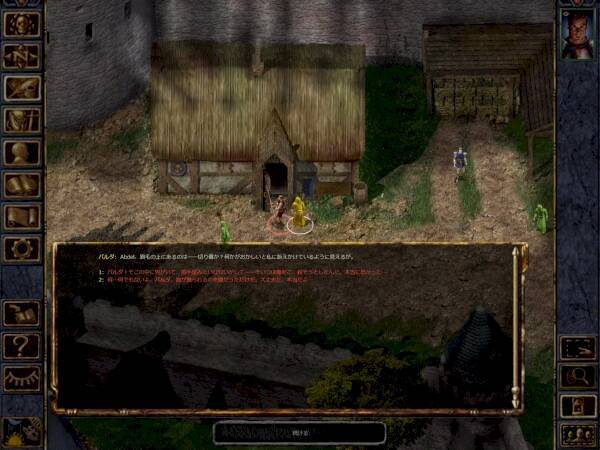This screenshot has width=600, height=450.
Task: Choose dialogue reply number 2
Action: tap(200, 280)
